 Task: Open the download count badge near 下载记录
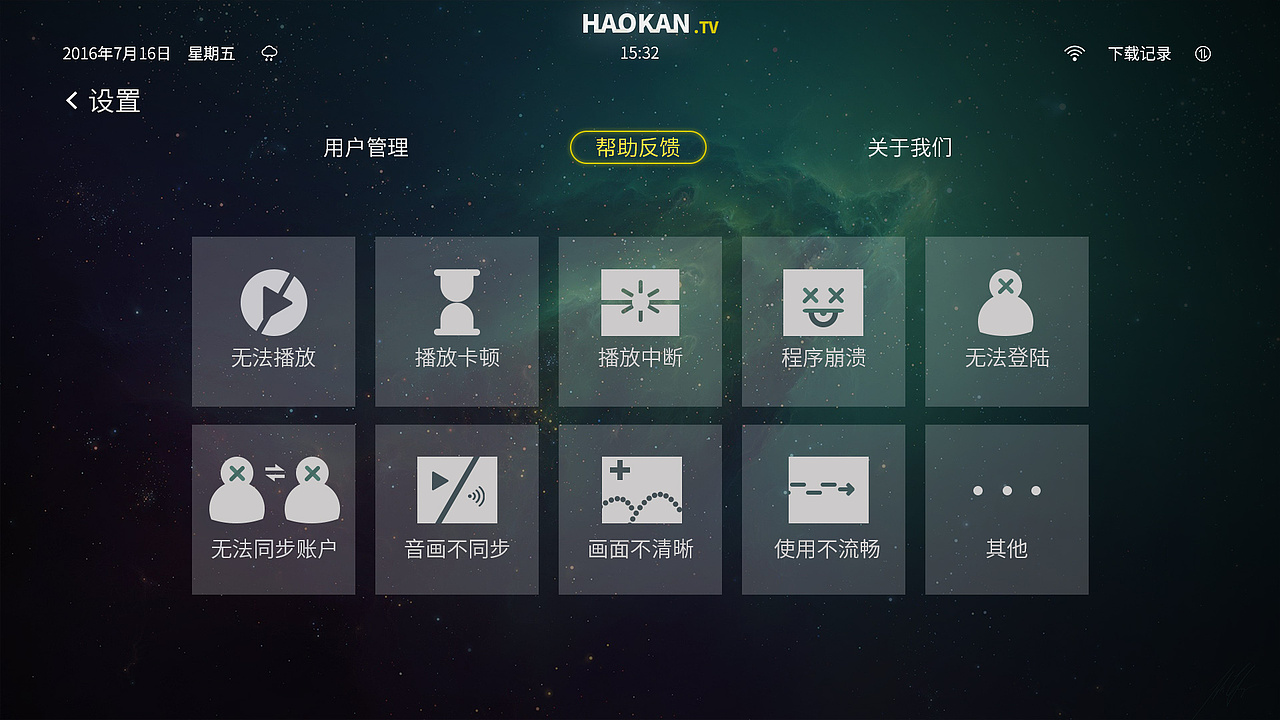tap(1202, 54)
